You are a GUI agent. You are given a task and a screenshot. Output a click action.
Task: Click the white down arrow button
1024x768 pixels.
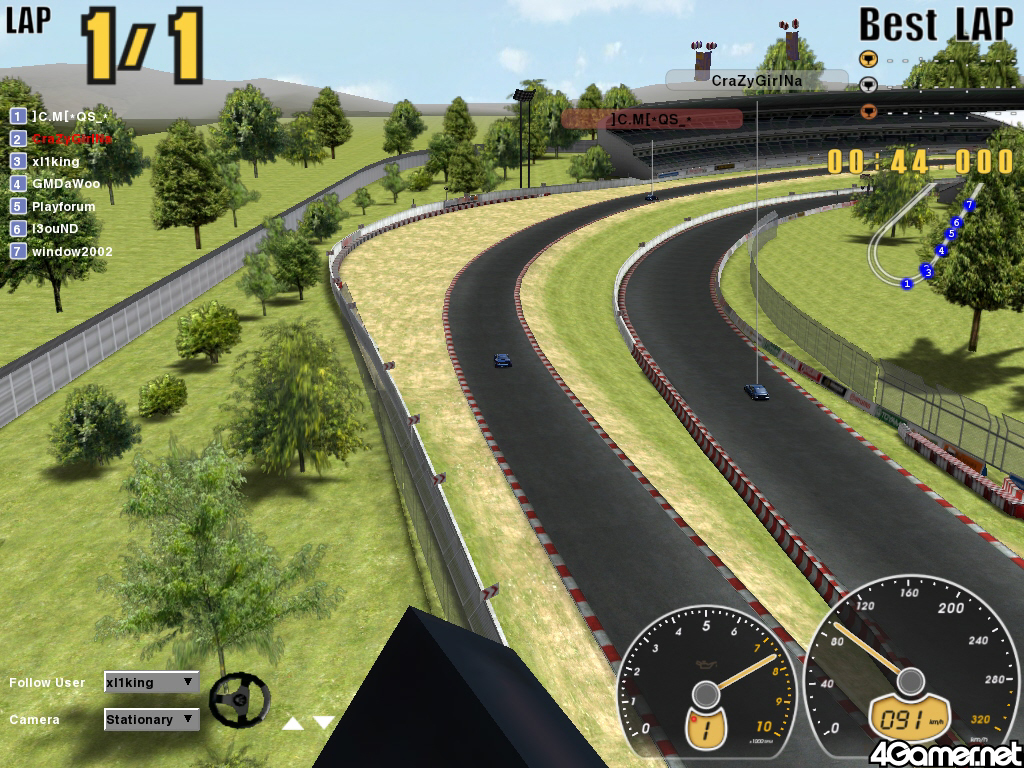click(323, 722)
